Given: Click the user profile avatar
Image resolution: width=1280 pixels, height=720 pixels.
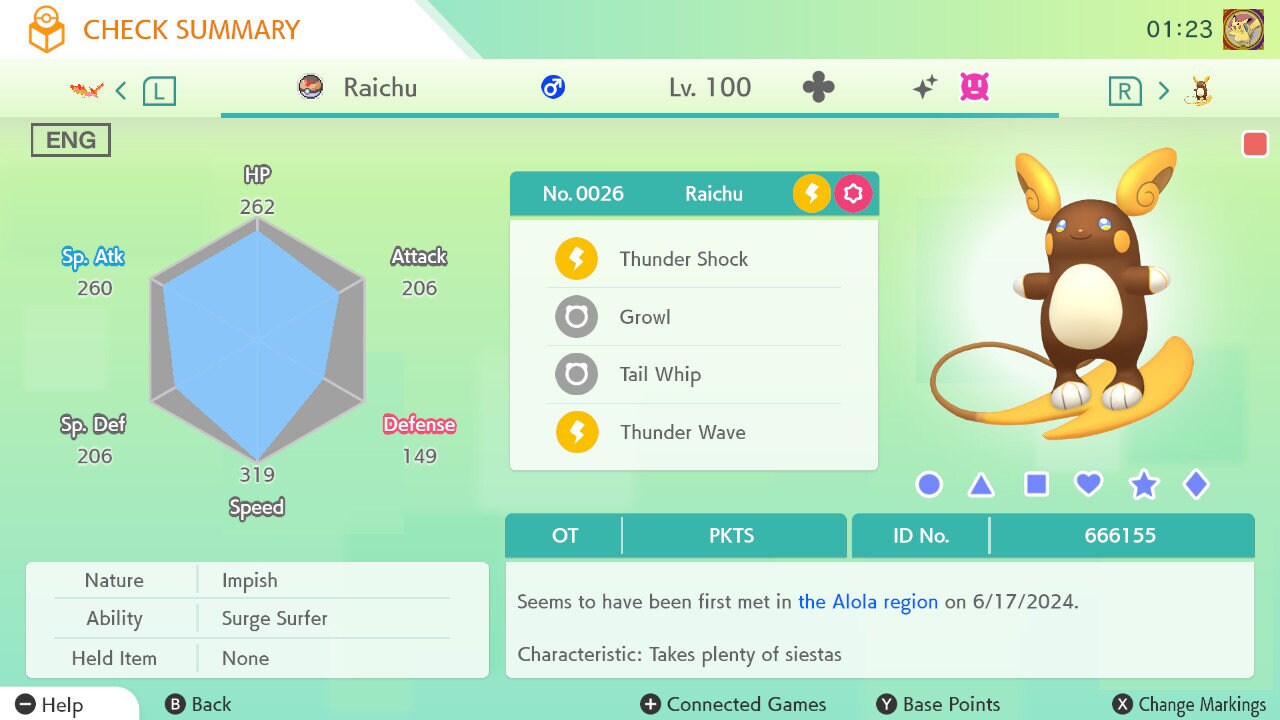Looking at the screenshot, I should click(x=1243, y=30).
